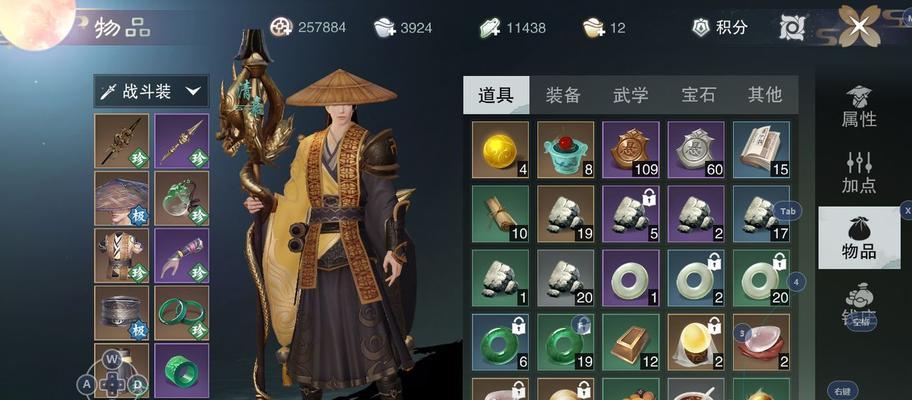The height and width of the screenshot is (400, 912).
Task: Switch to the 武学 tab
Action: pyautogui.click(x=630, y=95)
